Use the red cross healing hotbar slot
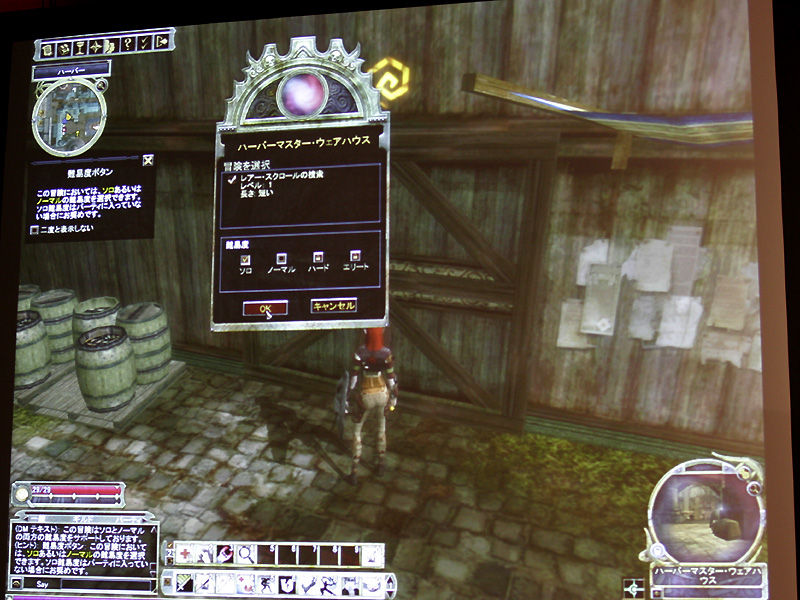The width and height of the screenshot is (800, 600). click(186, 554)
